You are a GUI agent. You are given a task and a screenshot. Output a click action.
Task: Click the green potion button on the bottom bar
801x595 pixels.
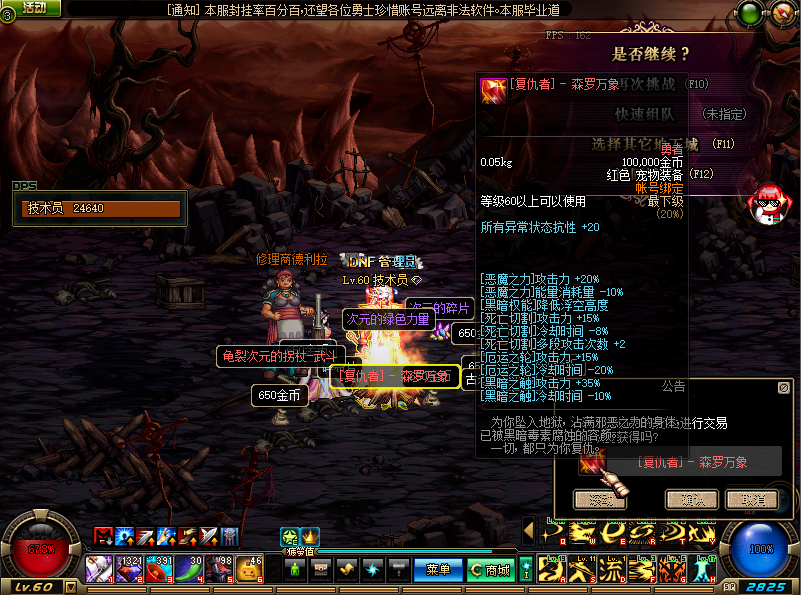click(x=295, y=569)
